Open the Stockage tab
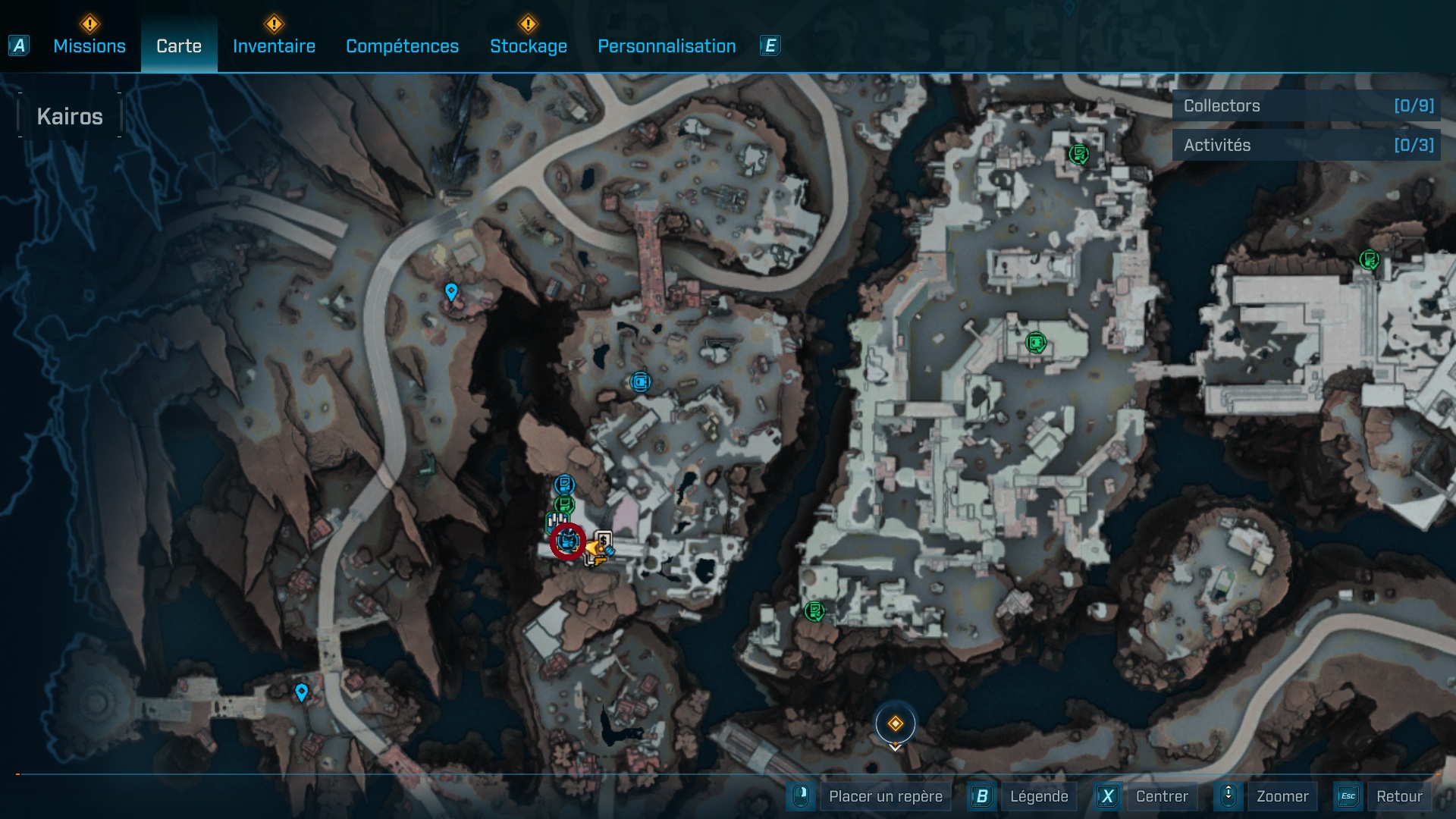 [x=528, y=46]
